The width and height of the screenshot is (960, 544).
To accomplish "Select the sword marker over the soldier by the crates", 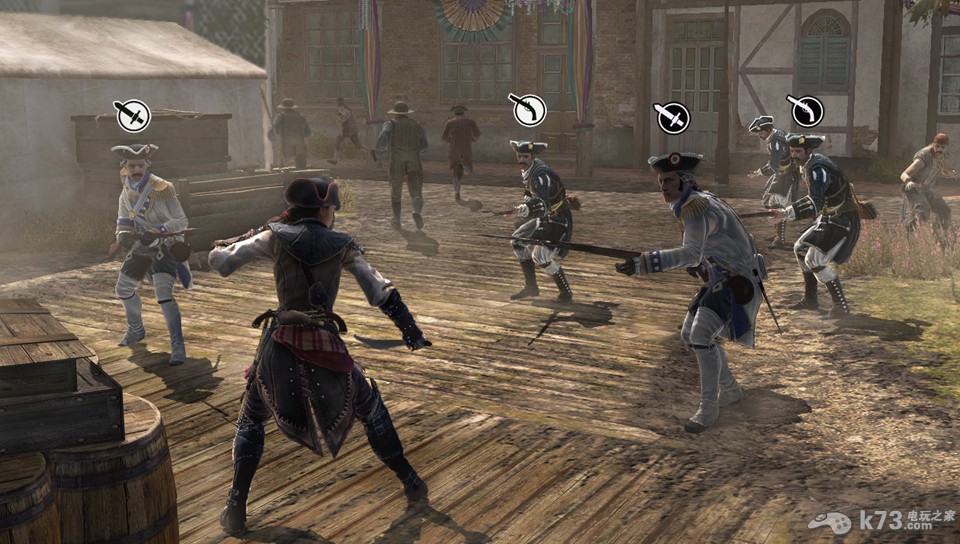I will coord(132,115).
